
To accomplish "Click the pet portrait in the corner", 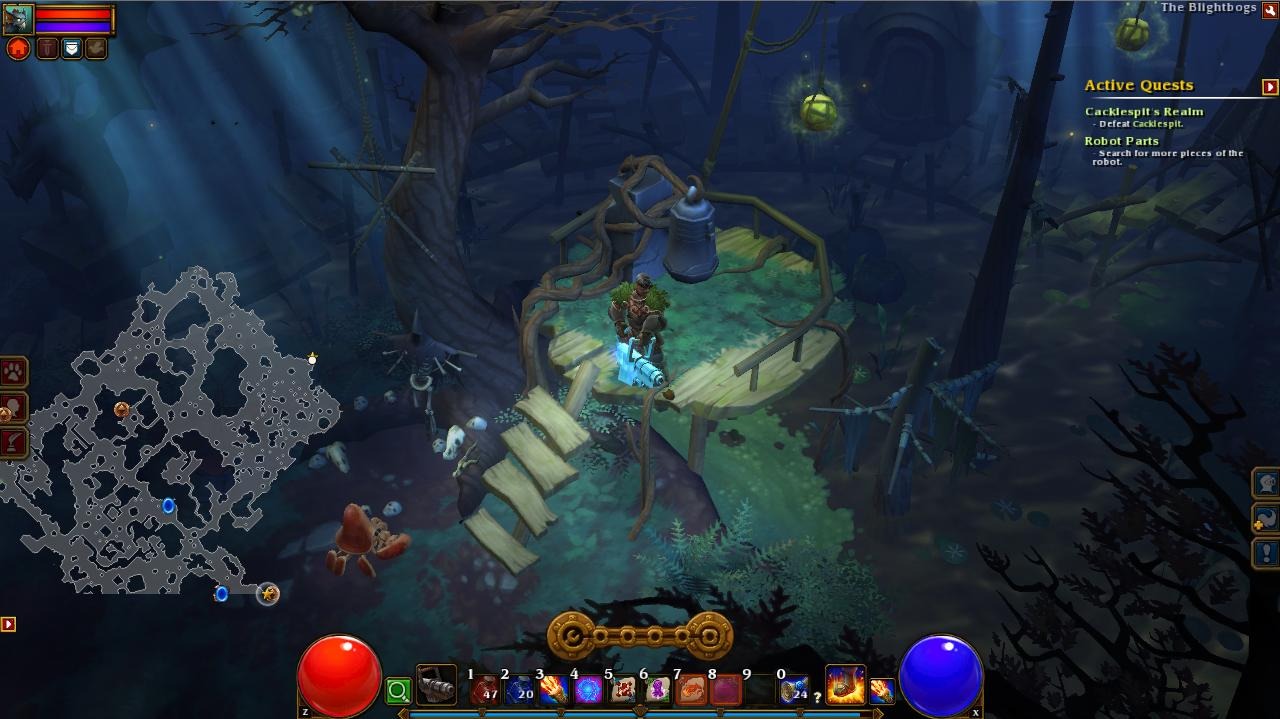I will [18, 18].
